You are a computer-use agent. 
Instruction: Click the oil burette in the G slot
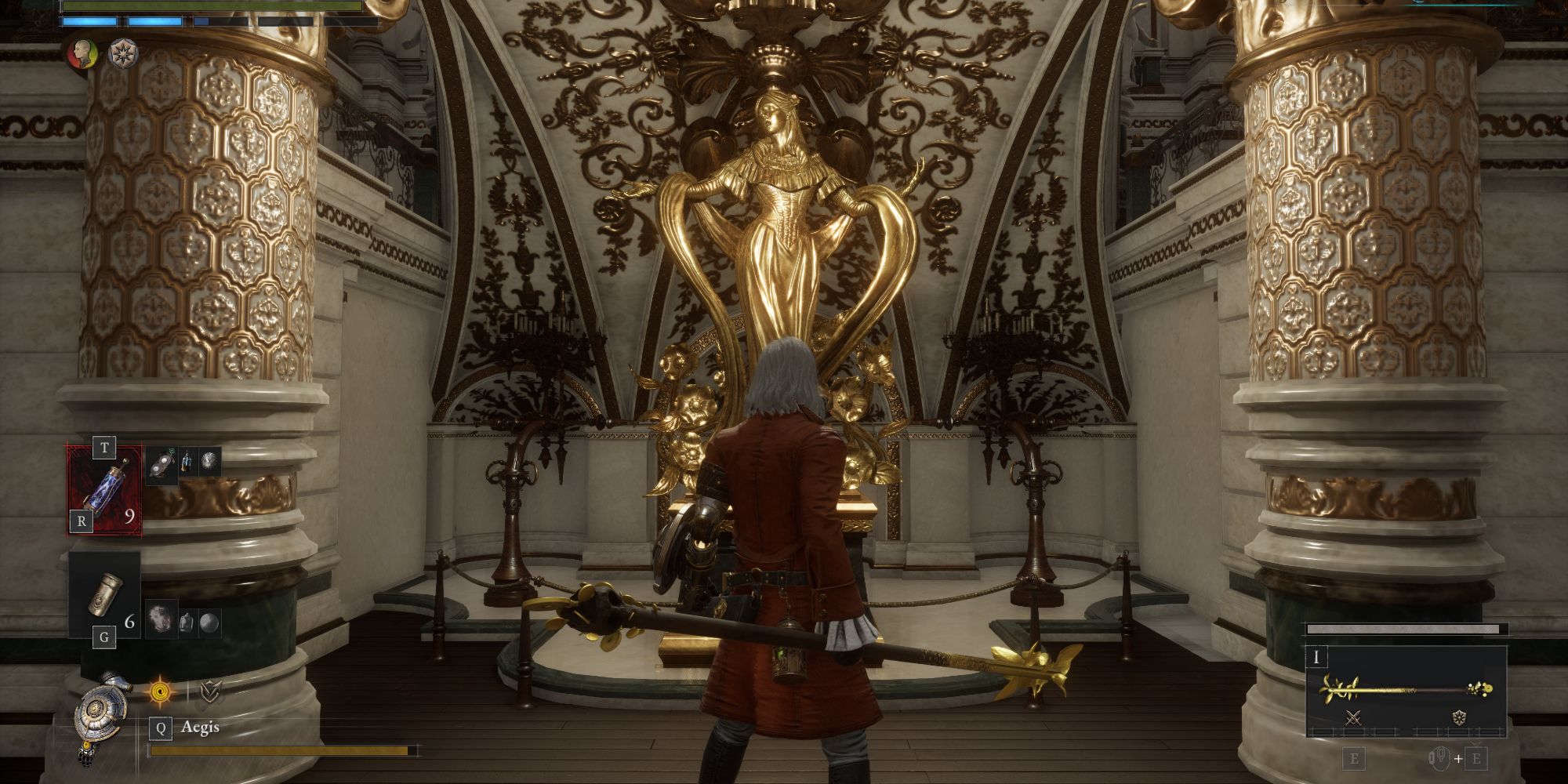point(104,594)
